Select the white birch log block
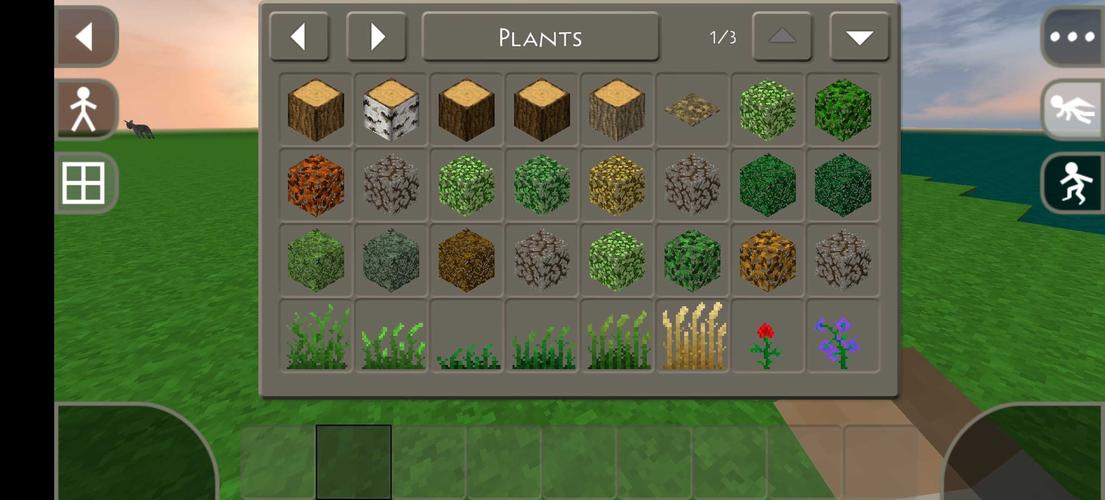The image size is (1105, 500). point(391,110)
